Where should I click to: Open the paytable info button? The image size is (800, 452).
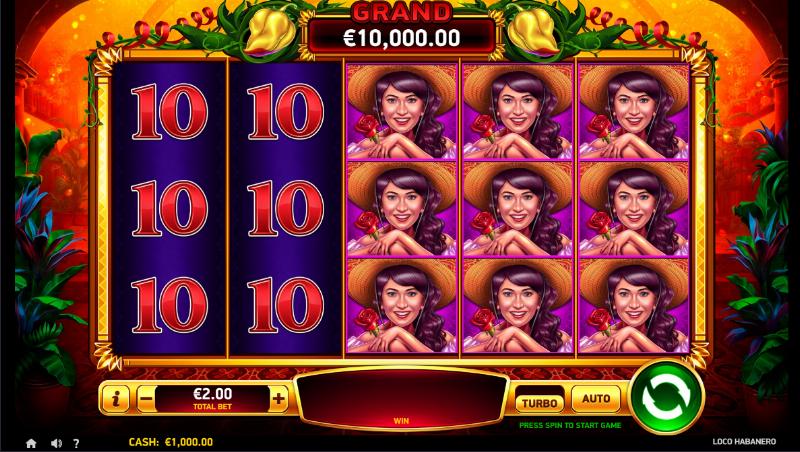[x=117, y=400]
